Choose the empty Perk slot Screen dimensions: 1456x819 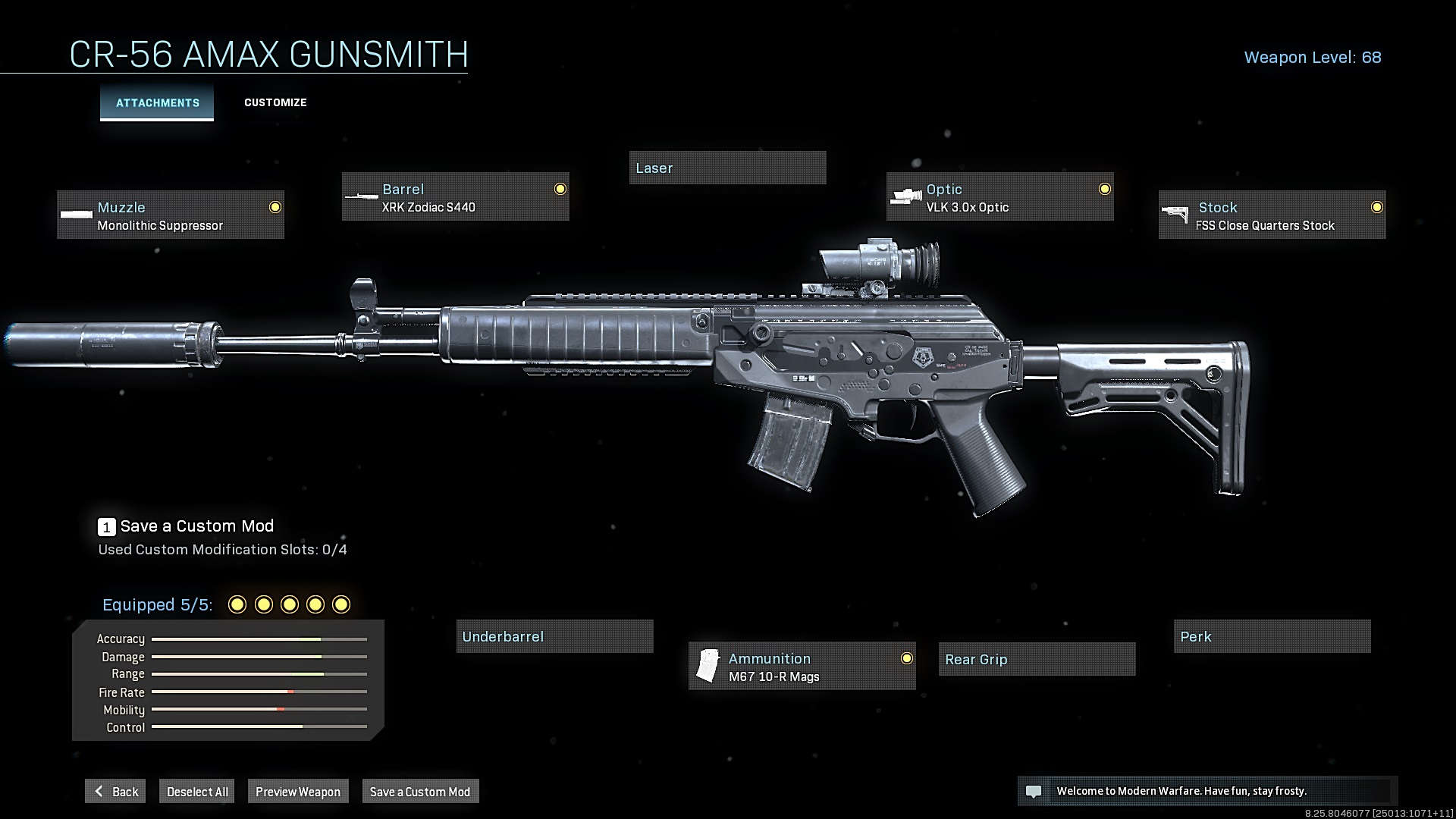tap(1272, 636)
